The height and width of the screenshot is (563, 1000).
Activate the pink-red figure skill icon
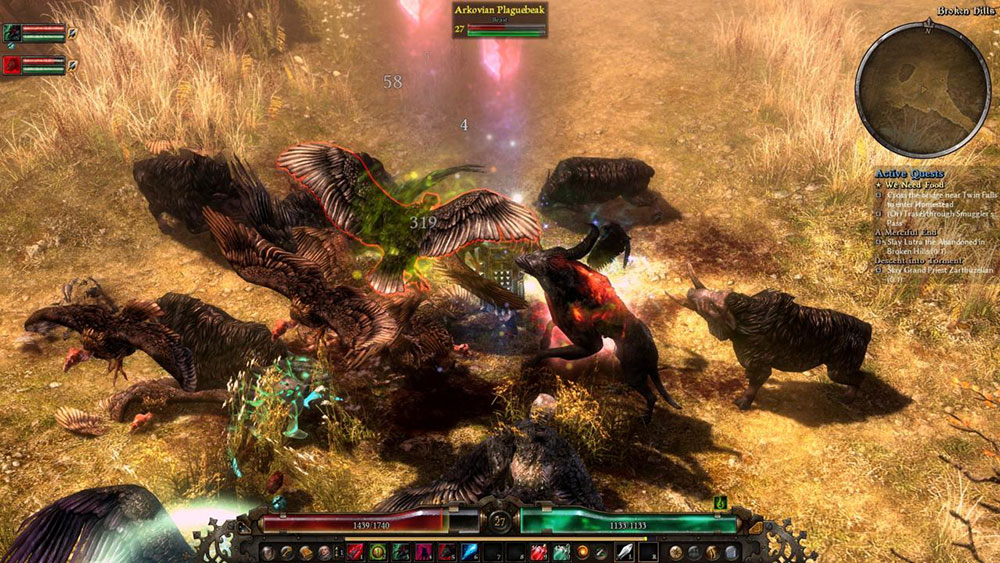point(424,551)
